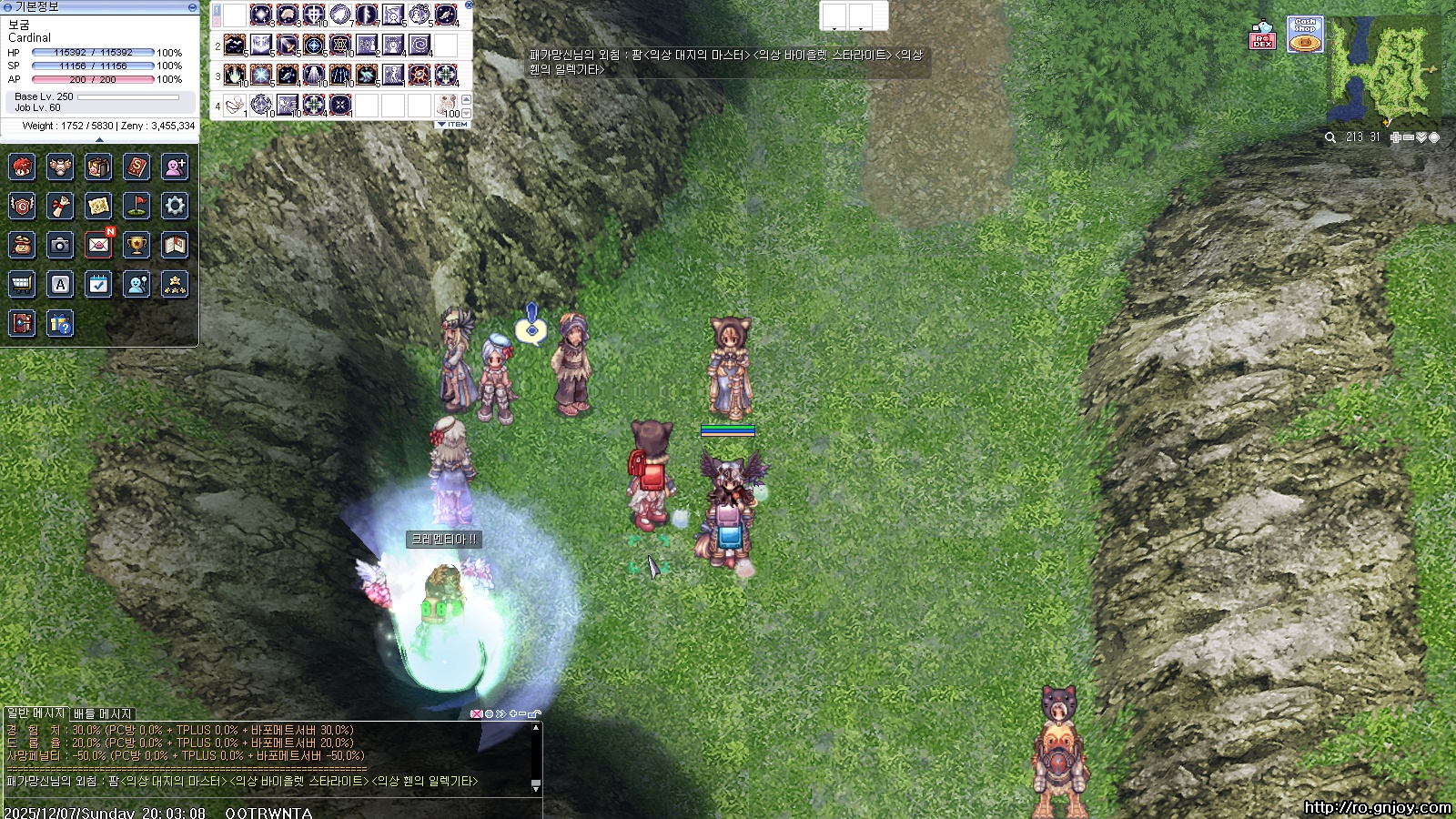This screenshot has height=819, width=1456.
Task: Click the minimap
Action: [1386, 73]
